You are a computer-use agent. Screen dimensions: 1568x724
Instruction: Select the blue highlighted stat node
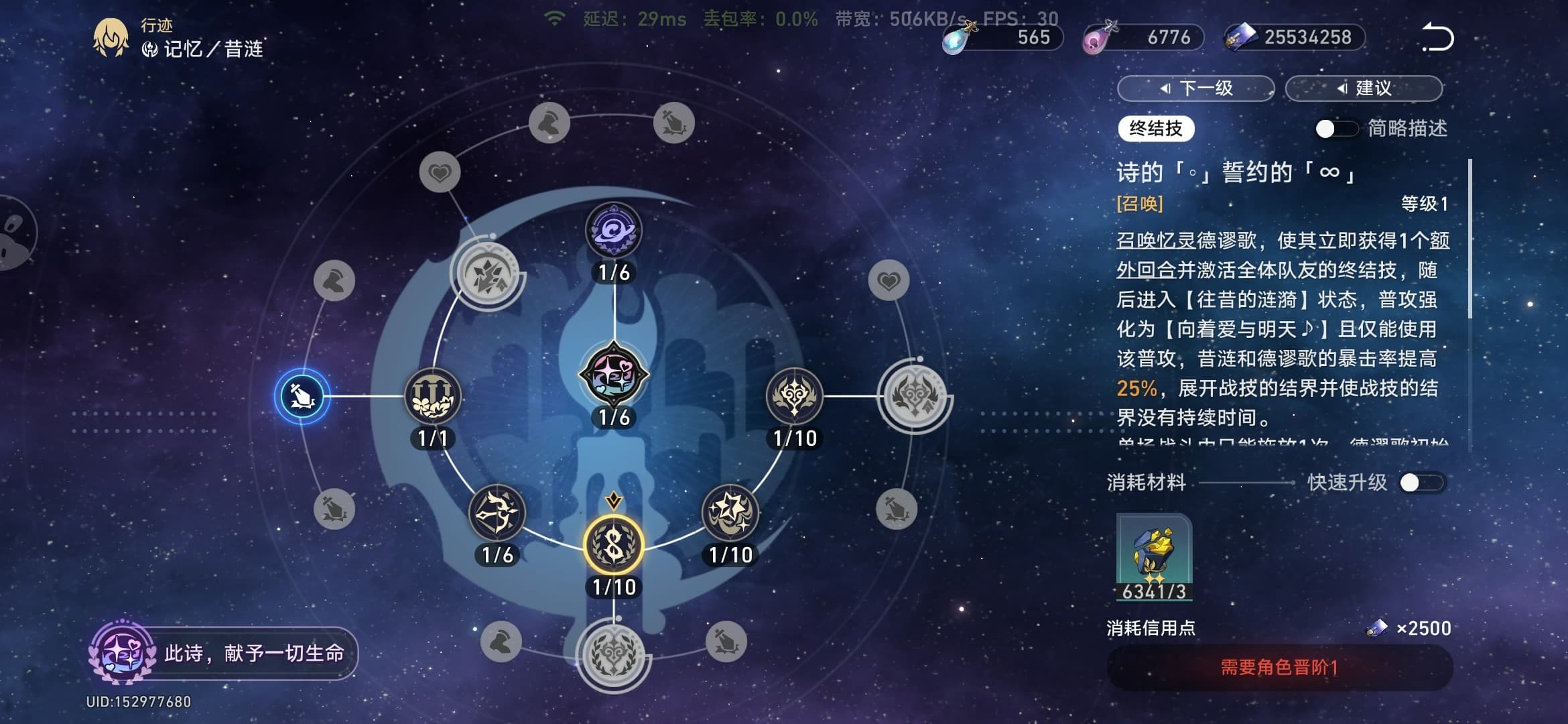pos(302,396)
